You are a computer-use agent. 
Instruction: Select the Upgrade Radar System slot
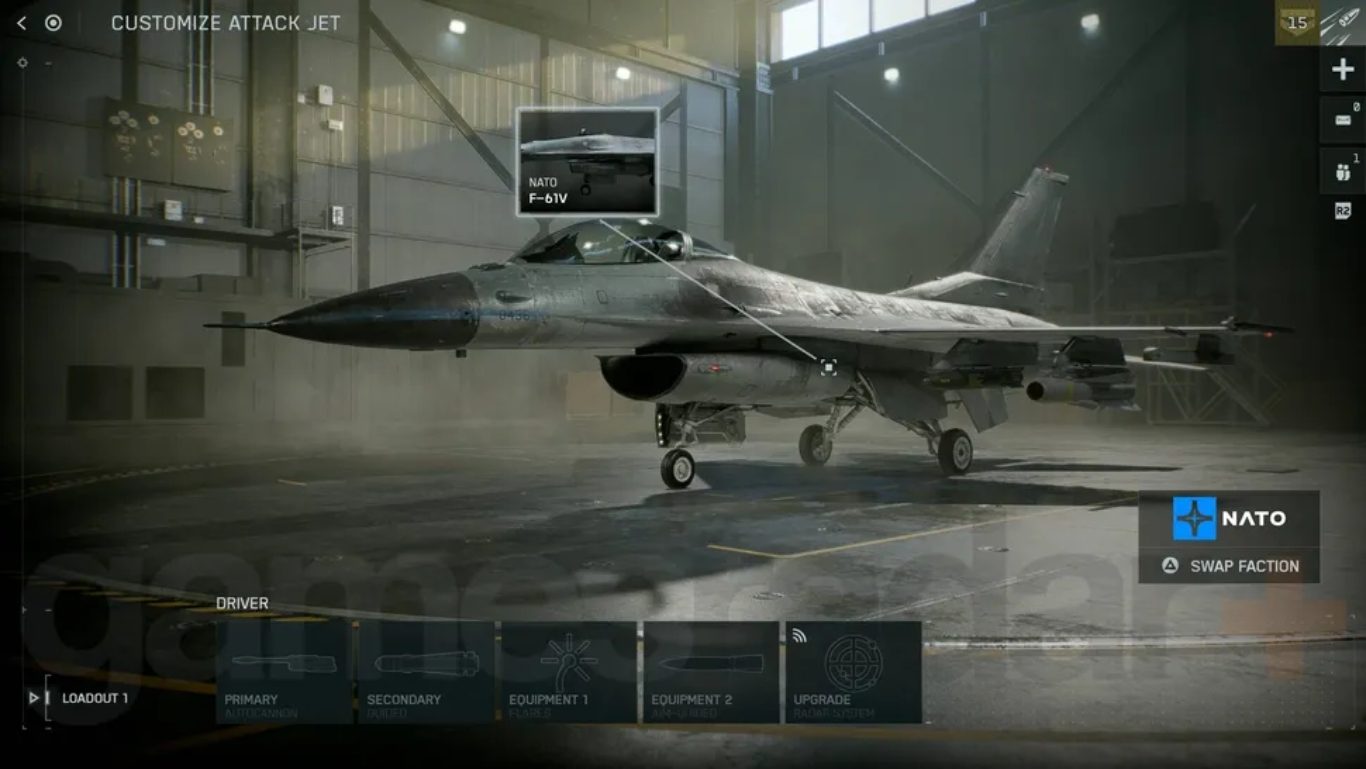pos(853,672)
